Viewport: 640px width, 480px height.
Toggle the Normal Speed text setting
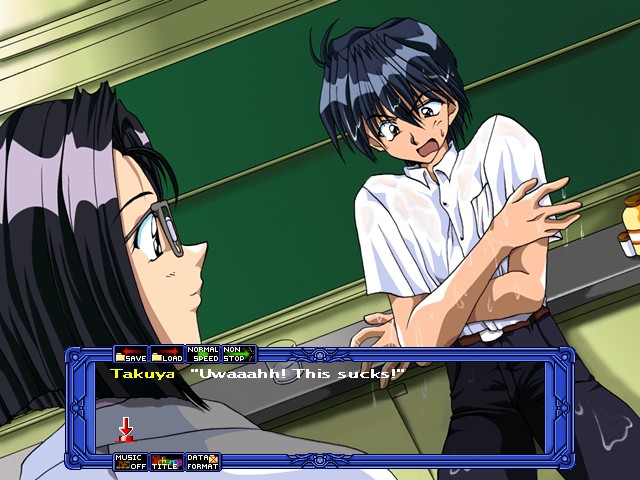203,355
